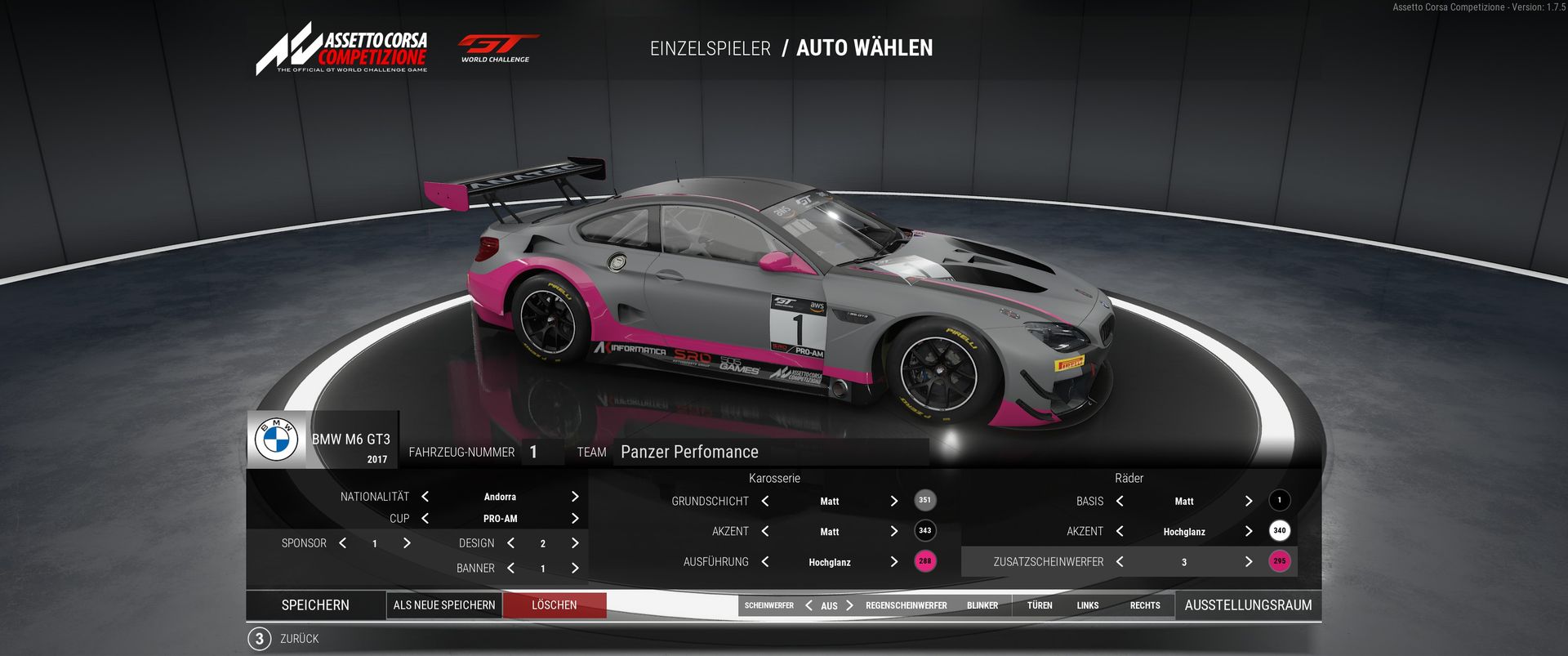1568x656 pixels.
Task: Open pink Ausführung color swatch 288
Action: click(x=924, y=561)
